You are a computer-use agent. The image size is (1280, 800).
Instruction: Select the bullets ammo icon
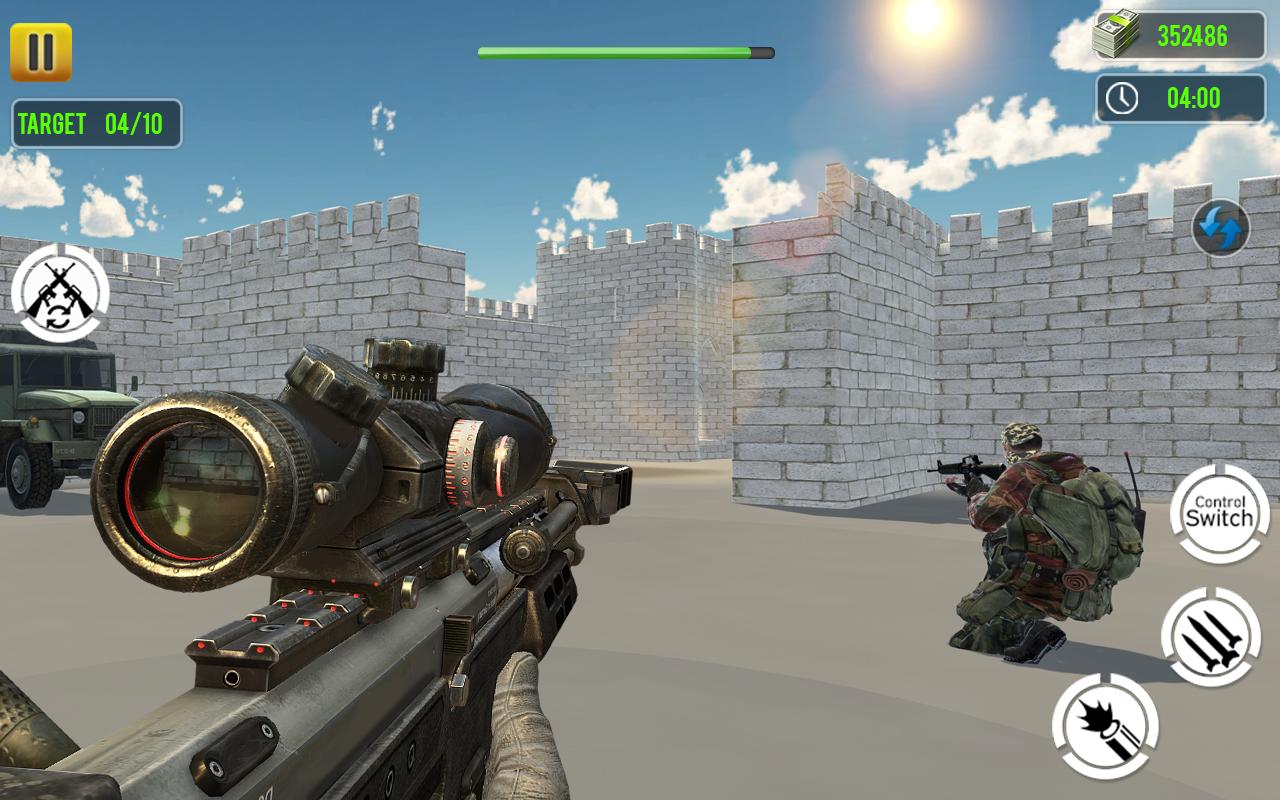(x=1213, y=633)
